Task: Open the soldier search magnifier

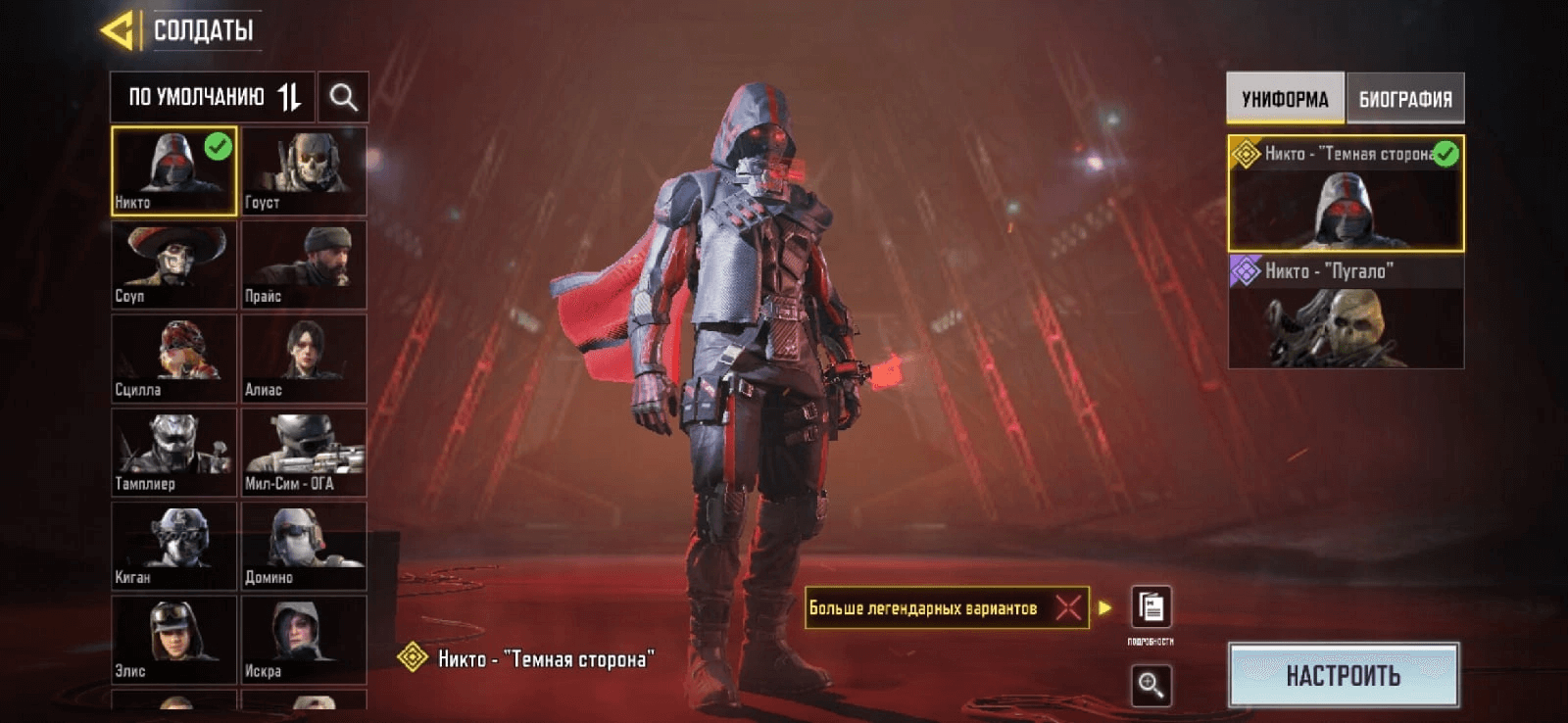Action: click(x=343, y=97)
